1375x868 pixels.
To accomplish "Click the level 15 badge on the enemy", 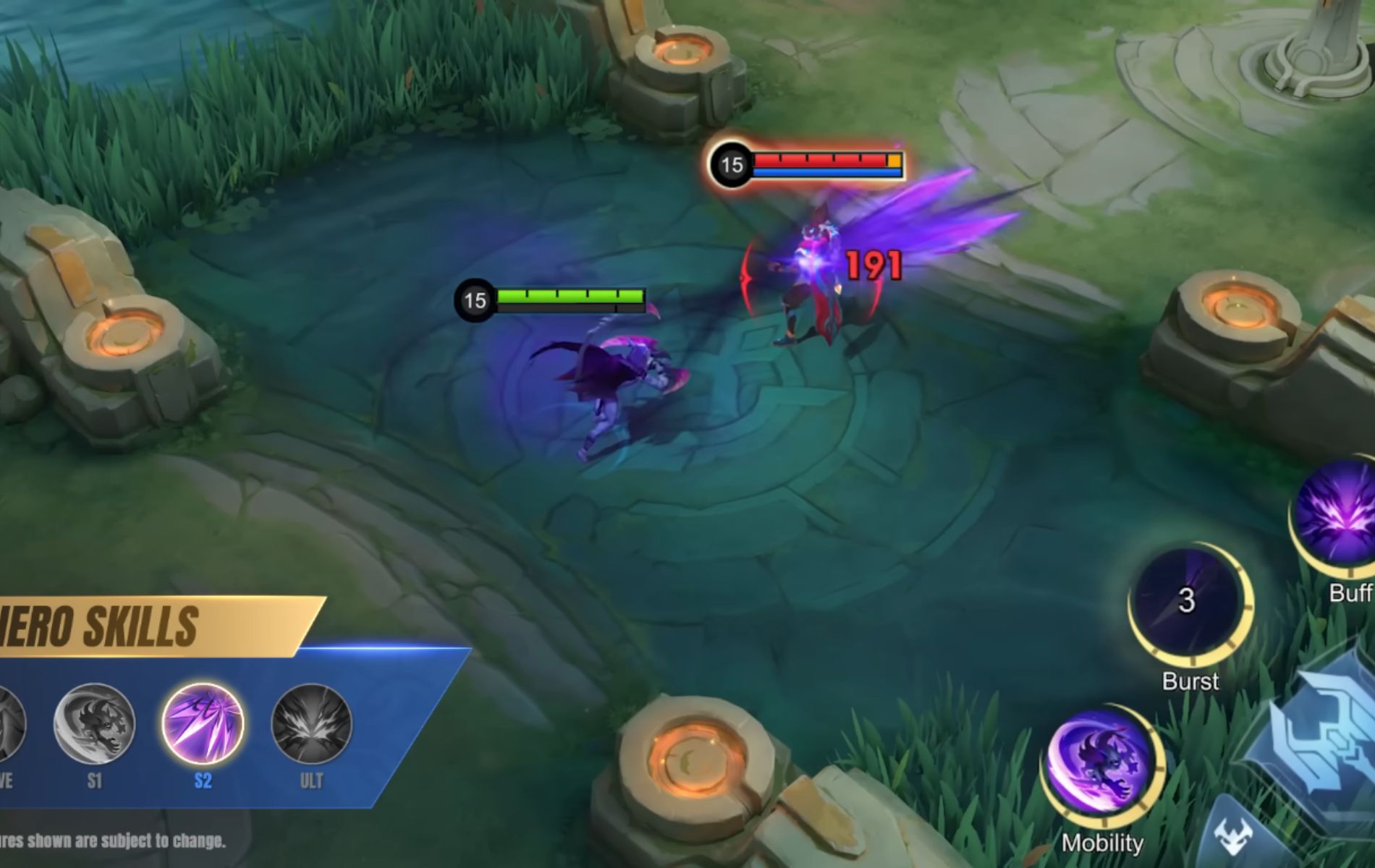I will (731, 165).
